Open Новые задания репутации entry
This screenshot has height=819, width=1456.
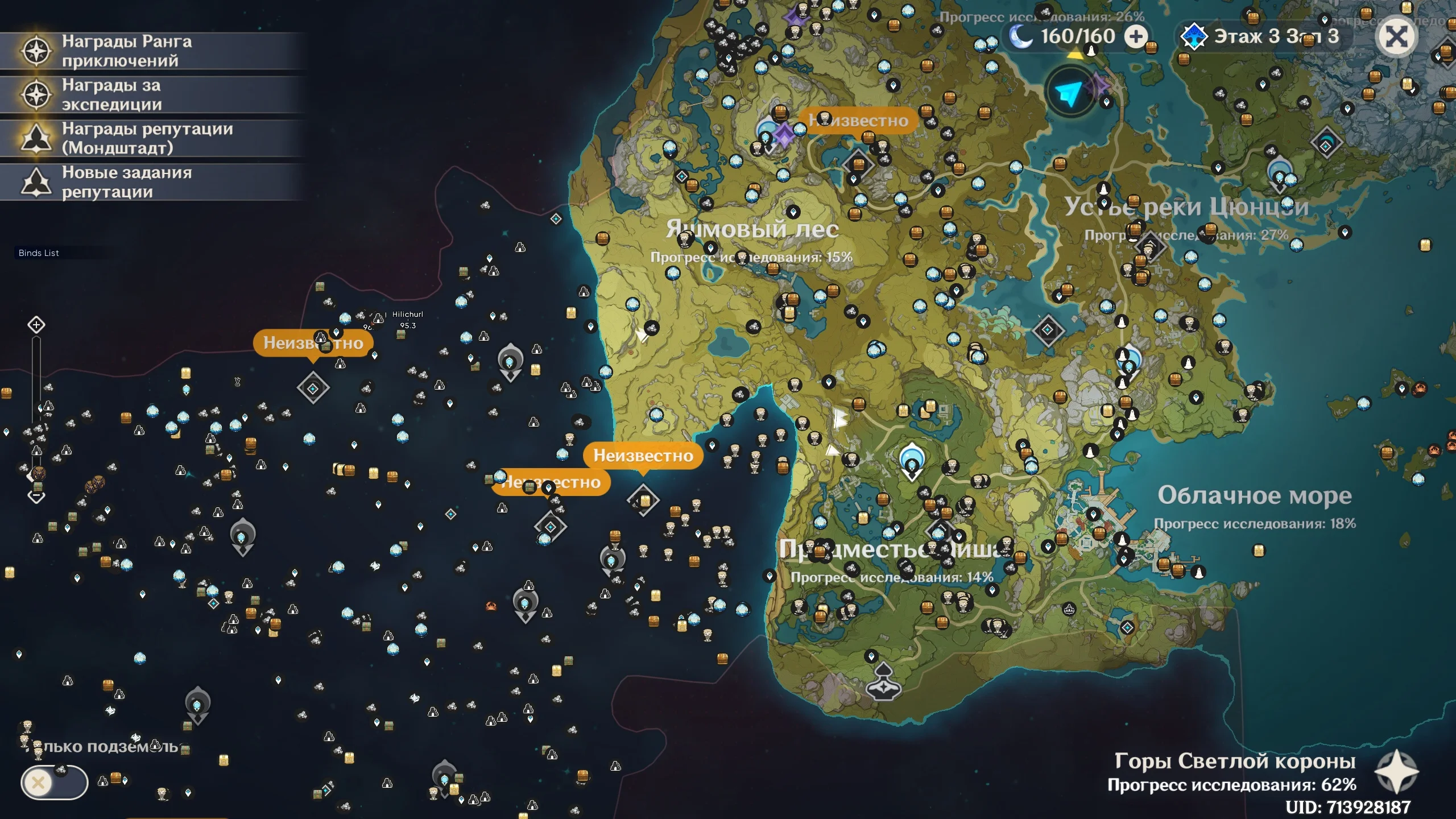tap(126, 182)
